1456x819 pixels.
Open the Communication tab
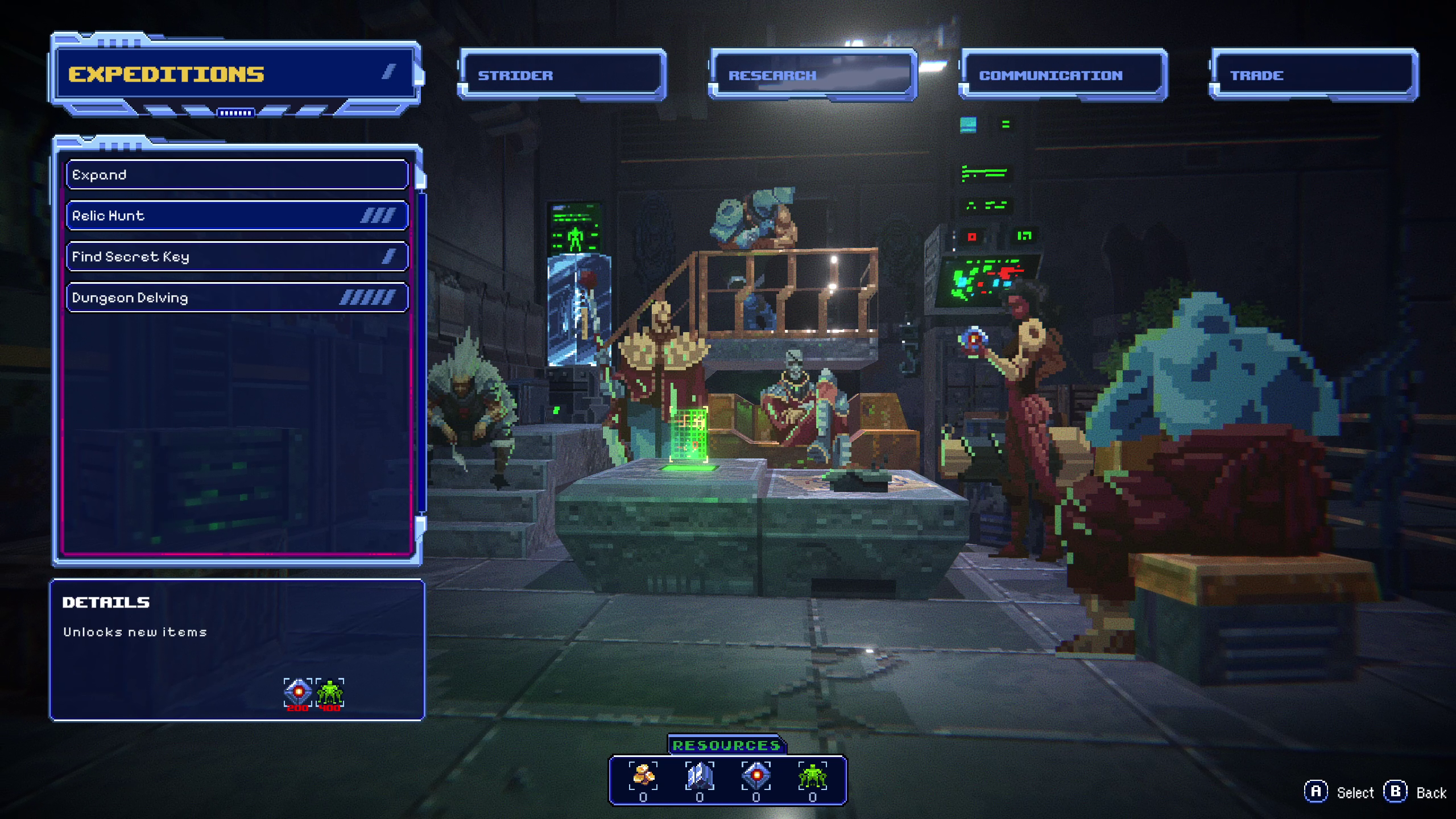[1062, 75]
